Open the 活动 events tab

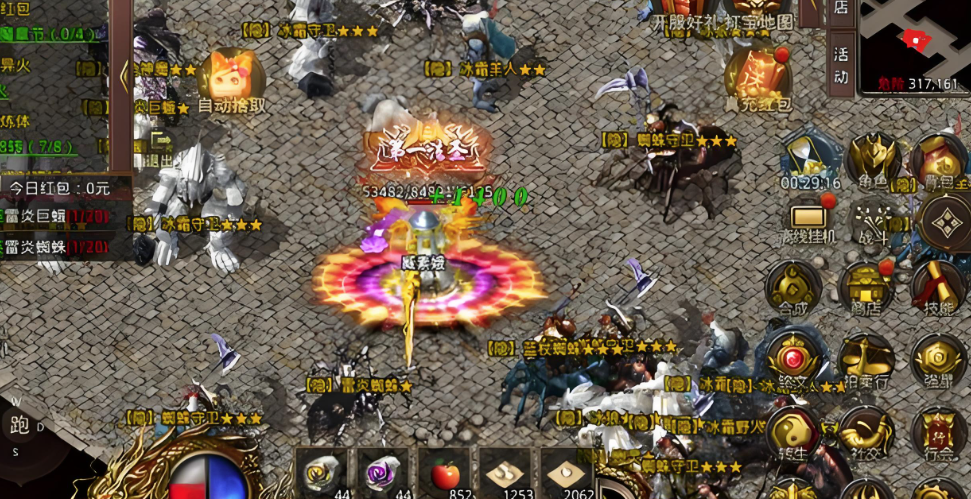841,64
